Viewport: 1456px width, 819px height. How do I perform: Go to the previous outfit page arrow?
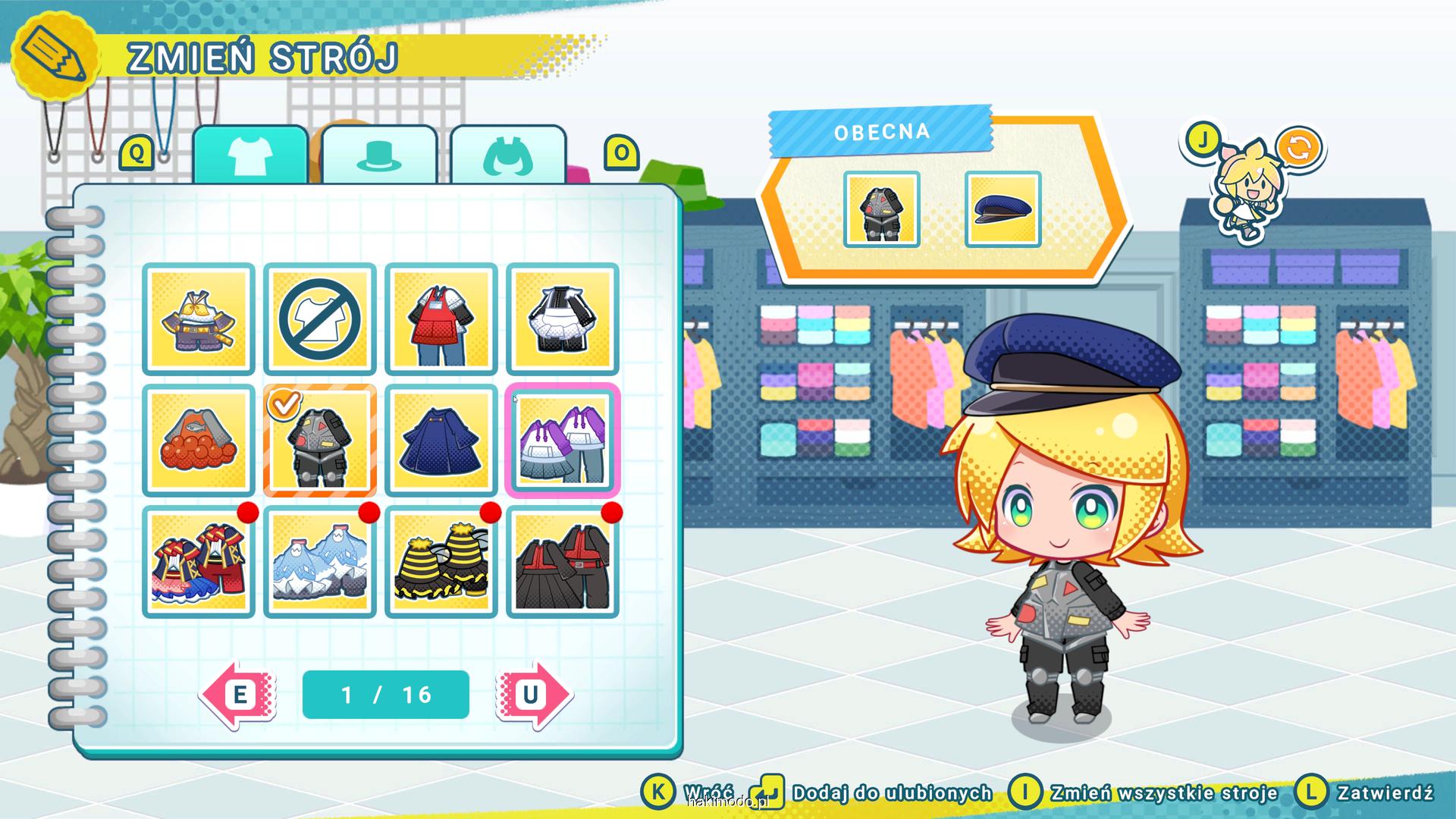point(238,695)
